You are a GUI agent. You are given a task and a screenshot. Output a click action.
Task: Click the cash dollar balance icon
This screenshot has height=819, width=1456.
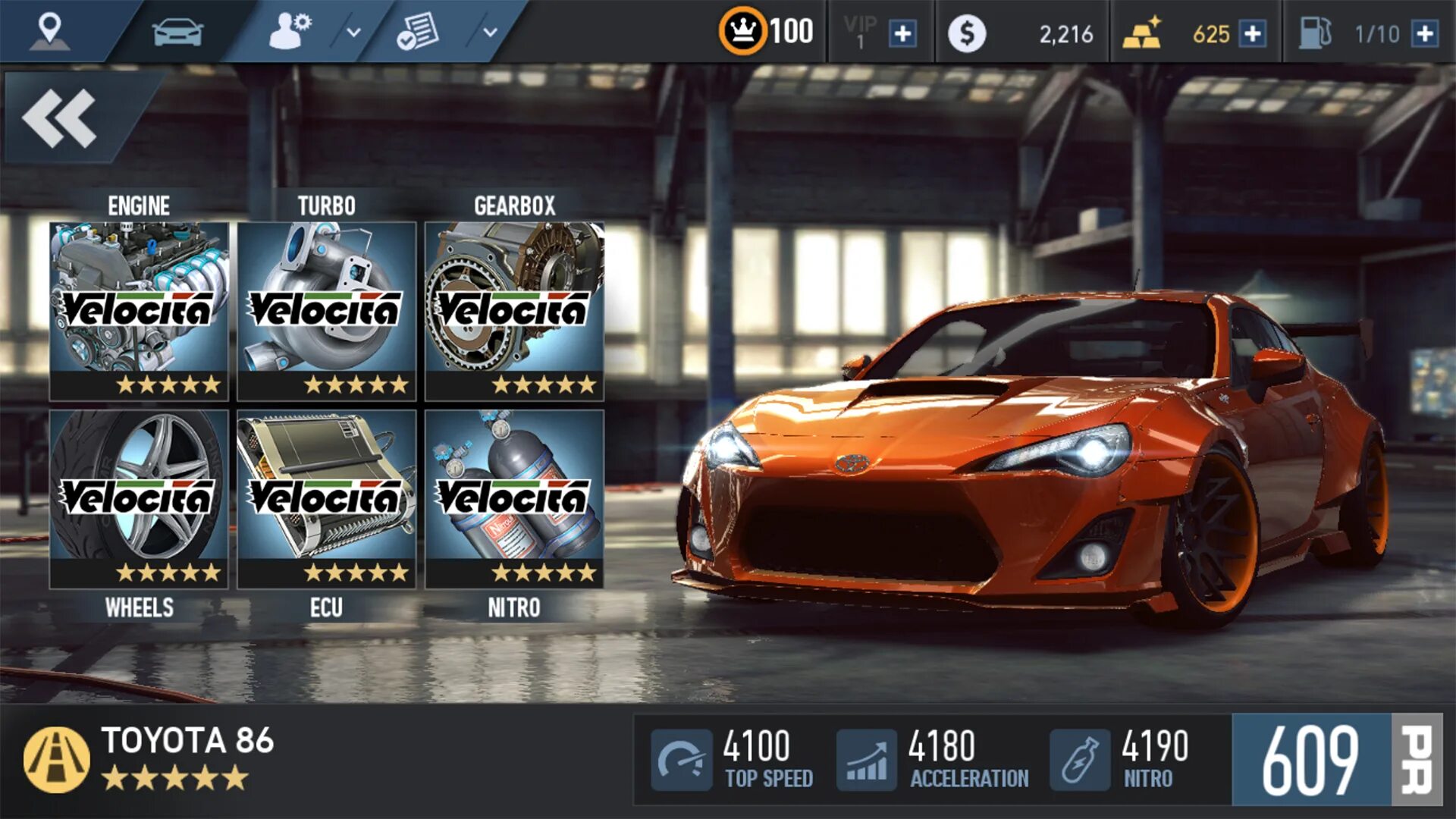[x=967, y=34]
